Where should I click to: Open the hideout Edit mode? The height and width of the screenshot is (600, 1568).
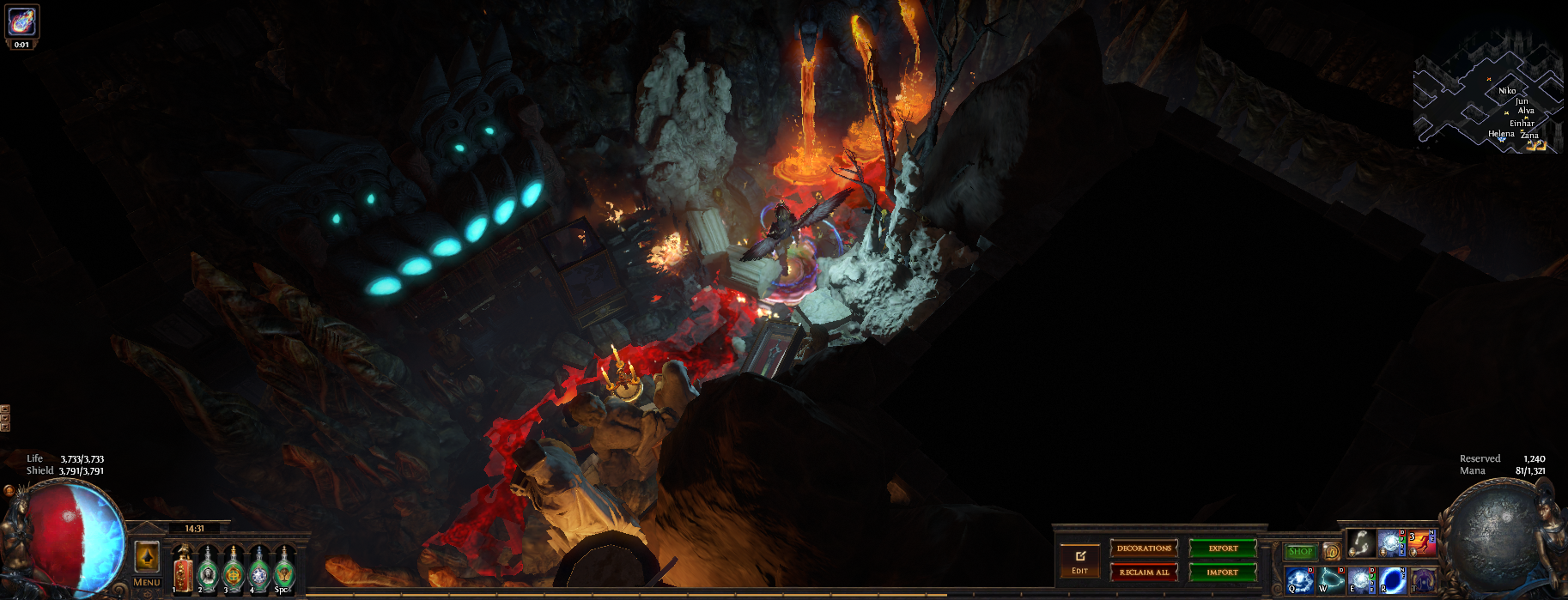point(1079,561)
